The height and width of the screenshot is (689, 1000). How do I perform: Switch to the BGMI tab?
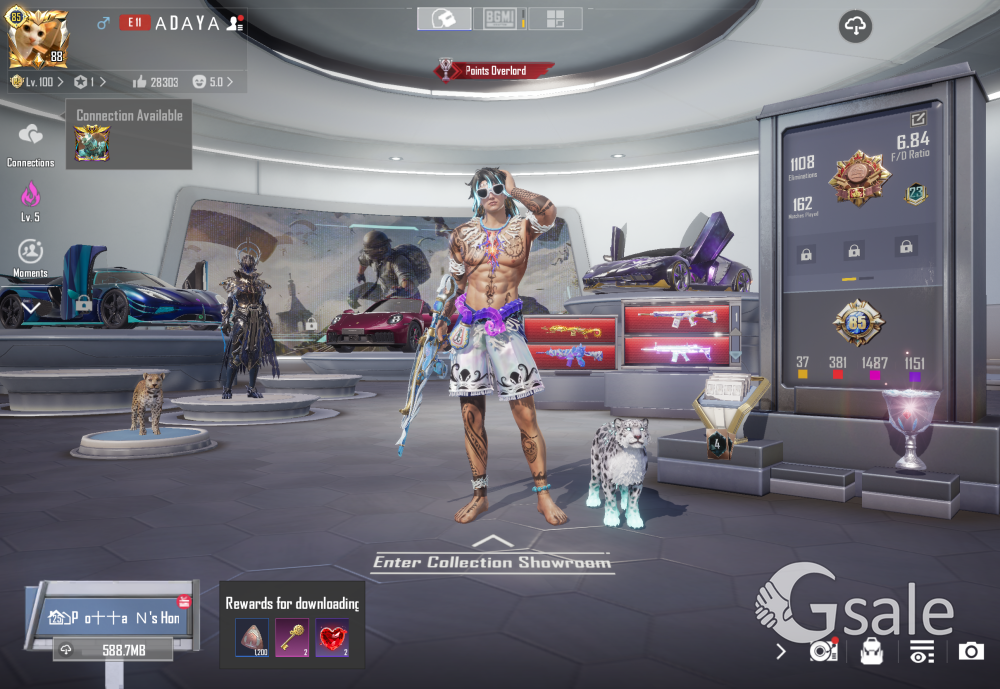499,18
